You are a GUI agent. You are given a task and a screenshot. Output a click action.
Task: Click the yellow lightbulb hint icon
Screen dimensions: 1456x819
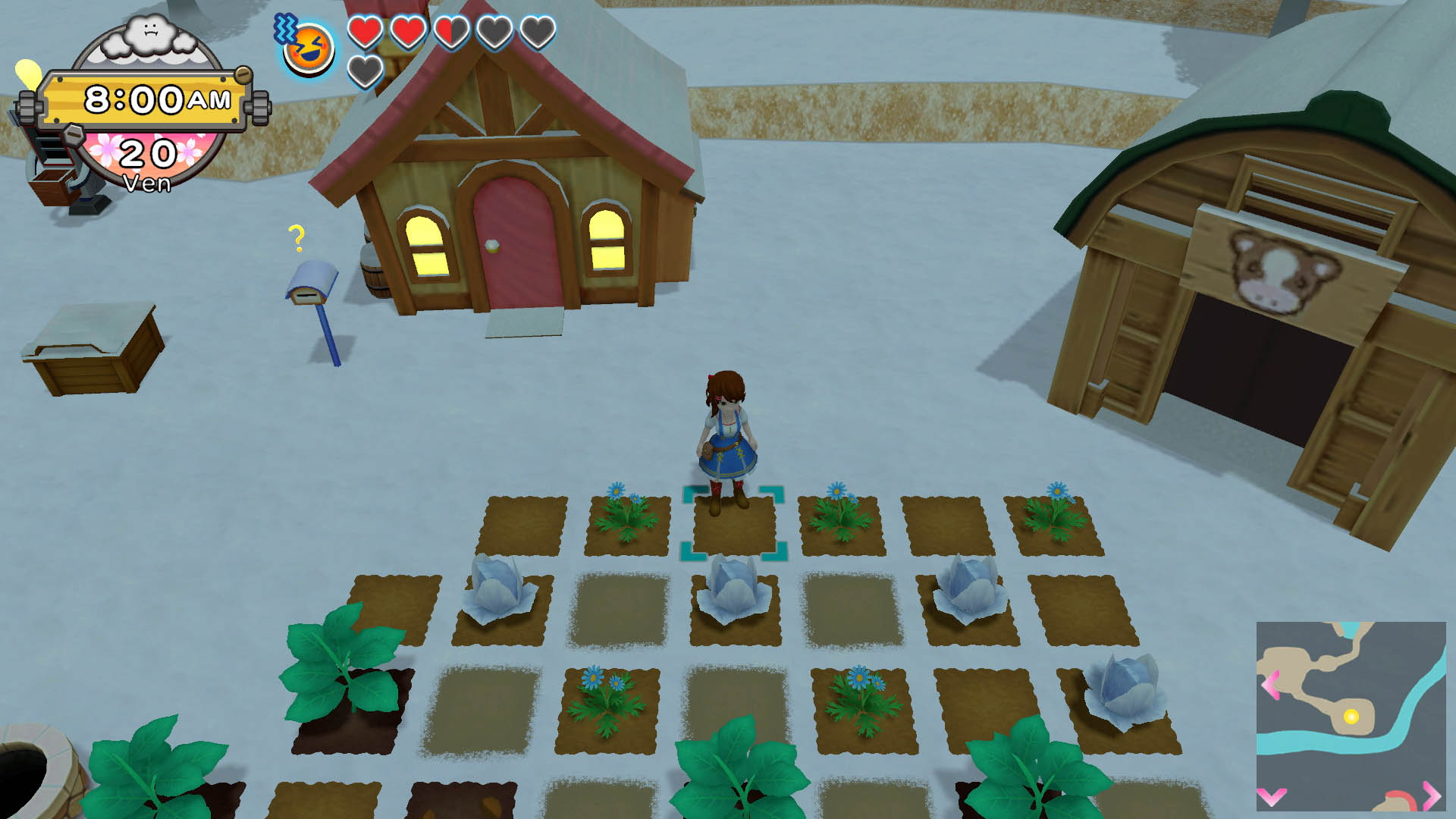(x=28, y=74)
